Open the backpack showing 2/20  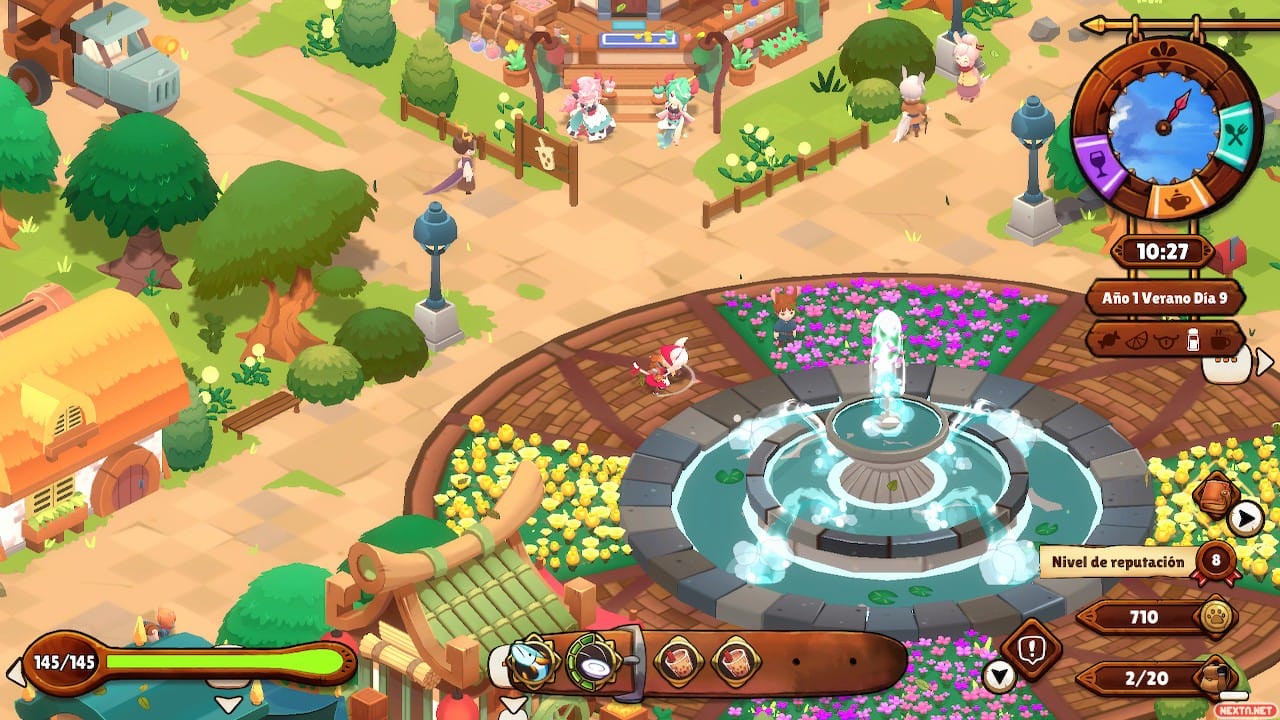tap(1219, 678)
